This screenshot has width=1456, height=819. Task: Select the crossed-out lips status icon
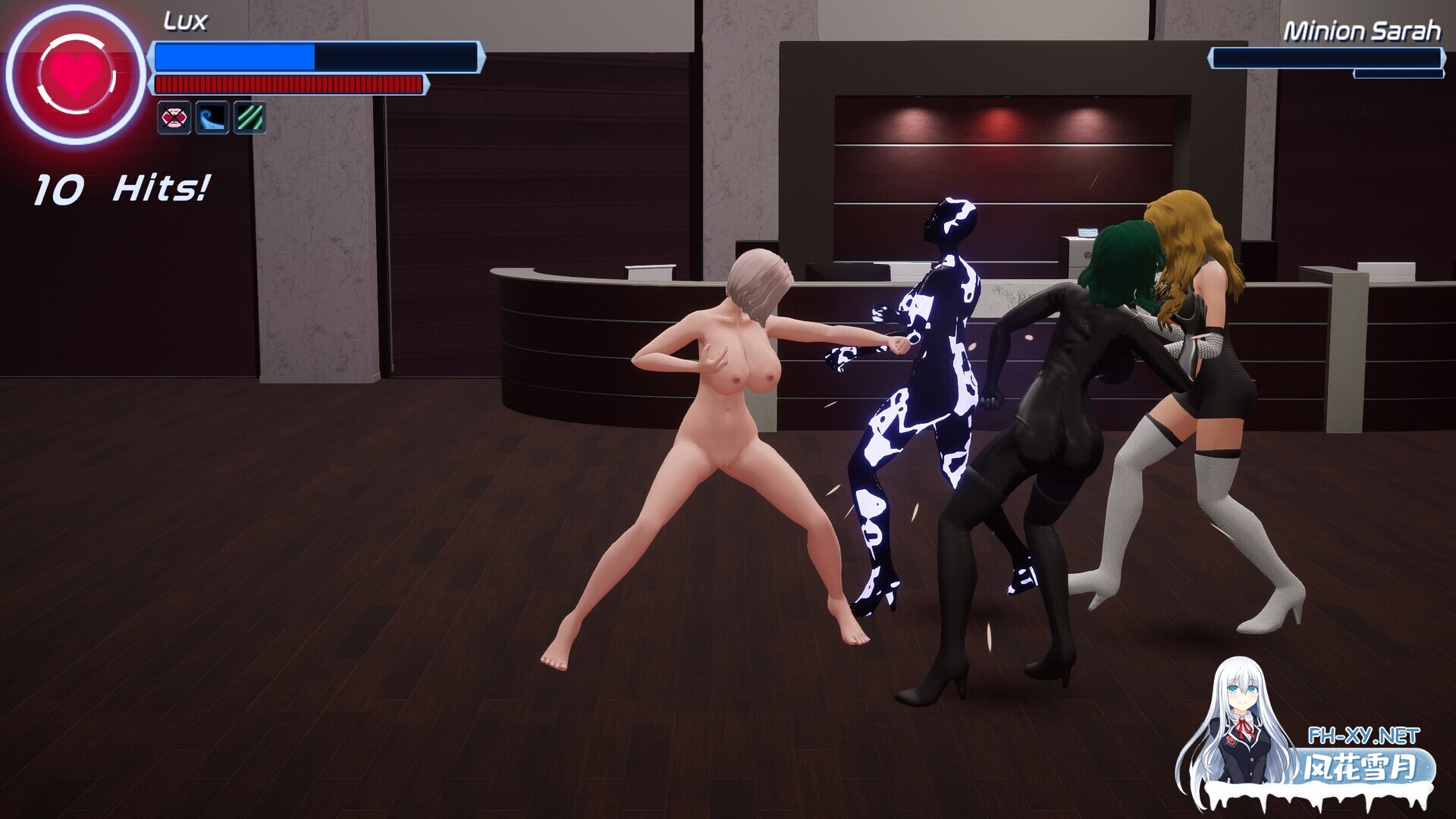[174, 118]
